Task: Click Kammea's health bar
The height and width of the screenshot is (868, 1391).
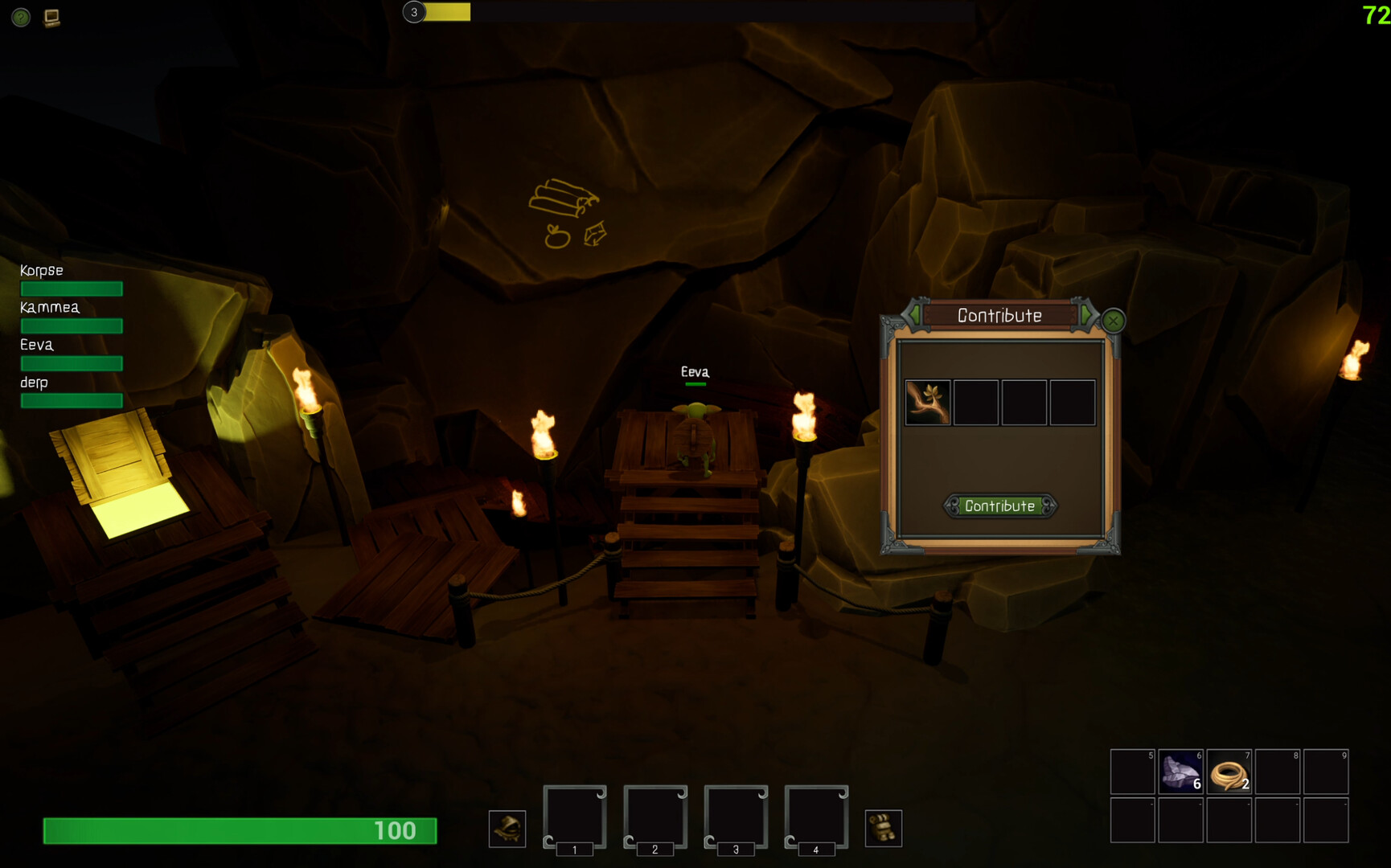Action: pos(71,325)
